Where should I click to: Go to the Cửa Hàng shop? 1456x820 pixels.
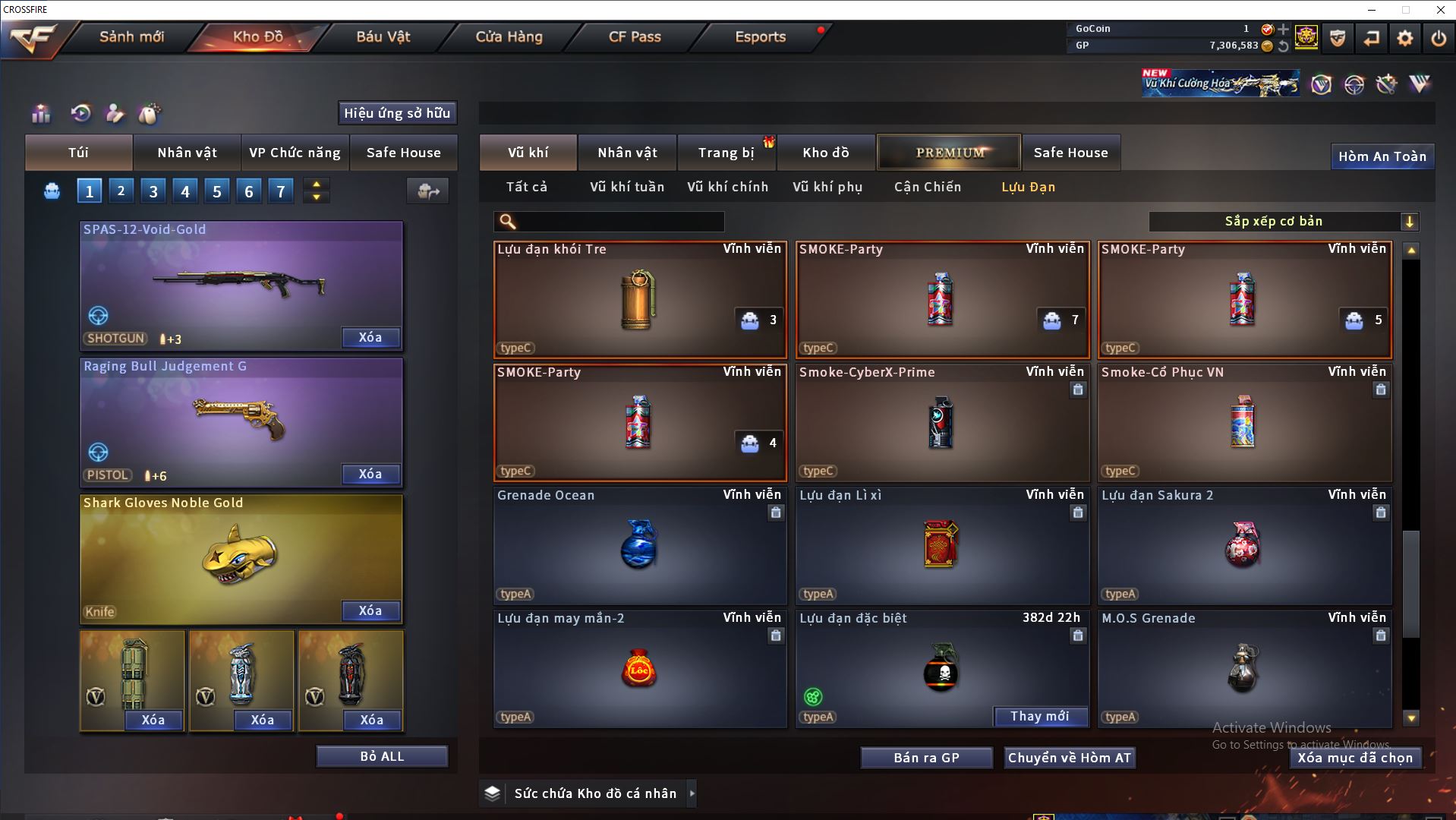pyautogui.click(x=509, y=36)
